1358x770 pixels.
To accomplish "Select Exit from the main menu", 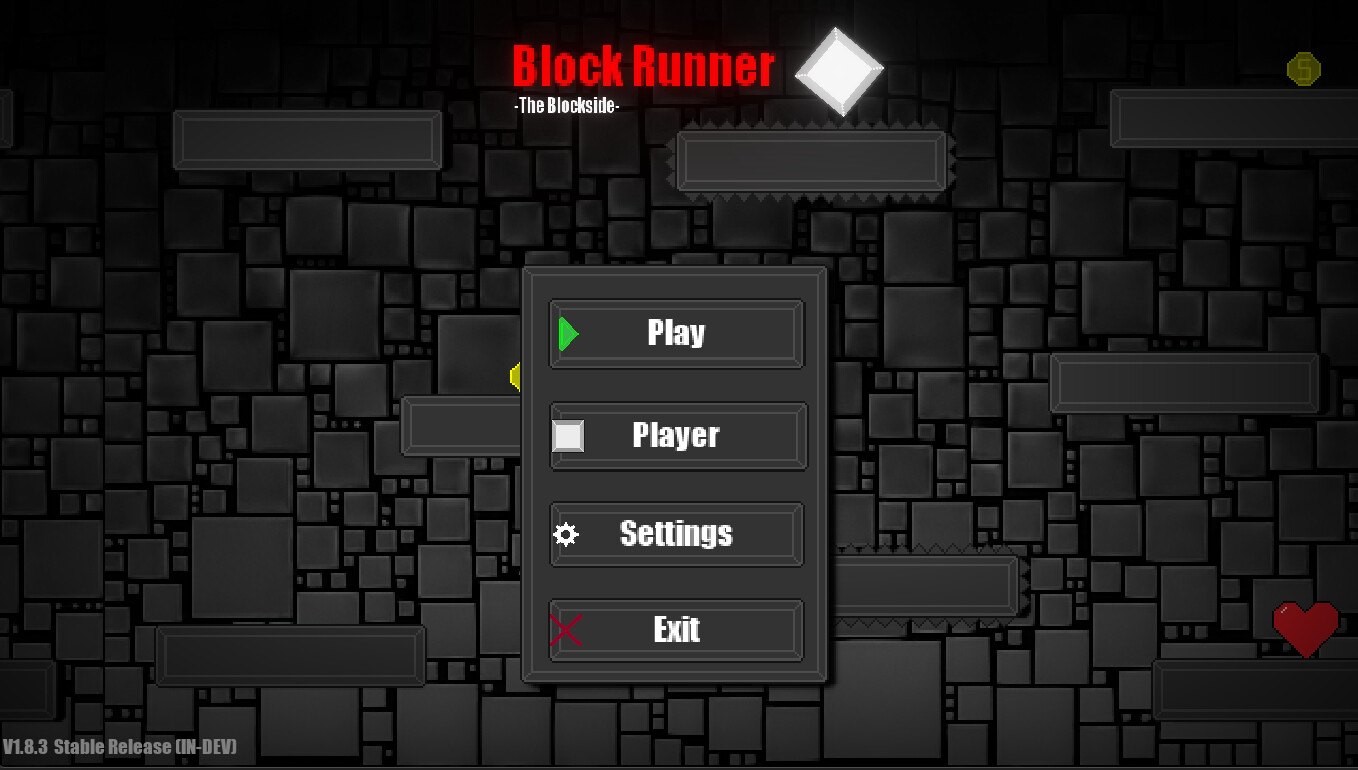I will 676,629.
